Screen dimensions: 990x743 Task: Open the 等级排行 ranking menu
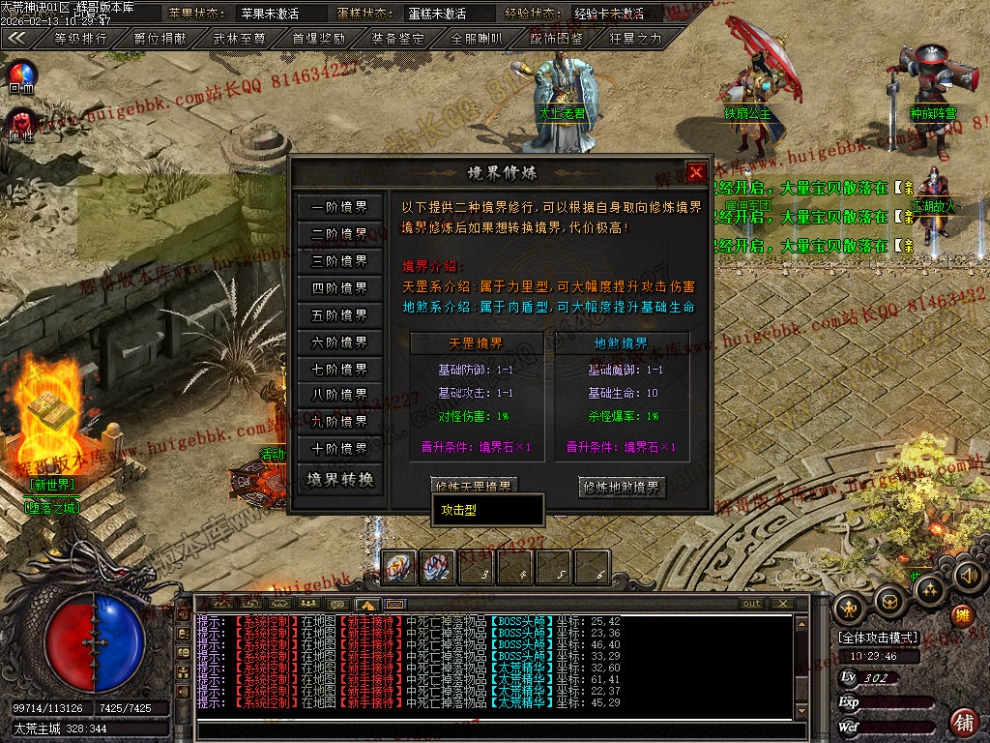[80, 39]
